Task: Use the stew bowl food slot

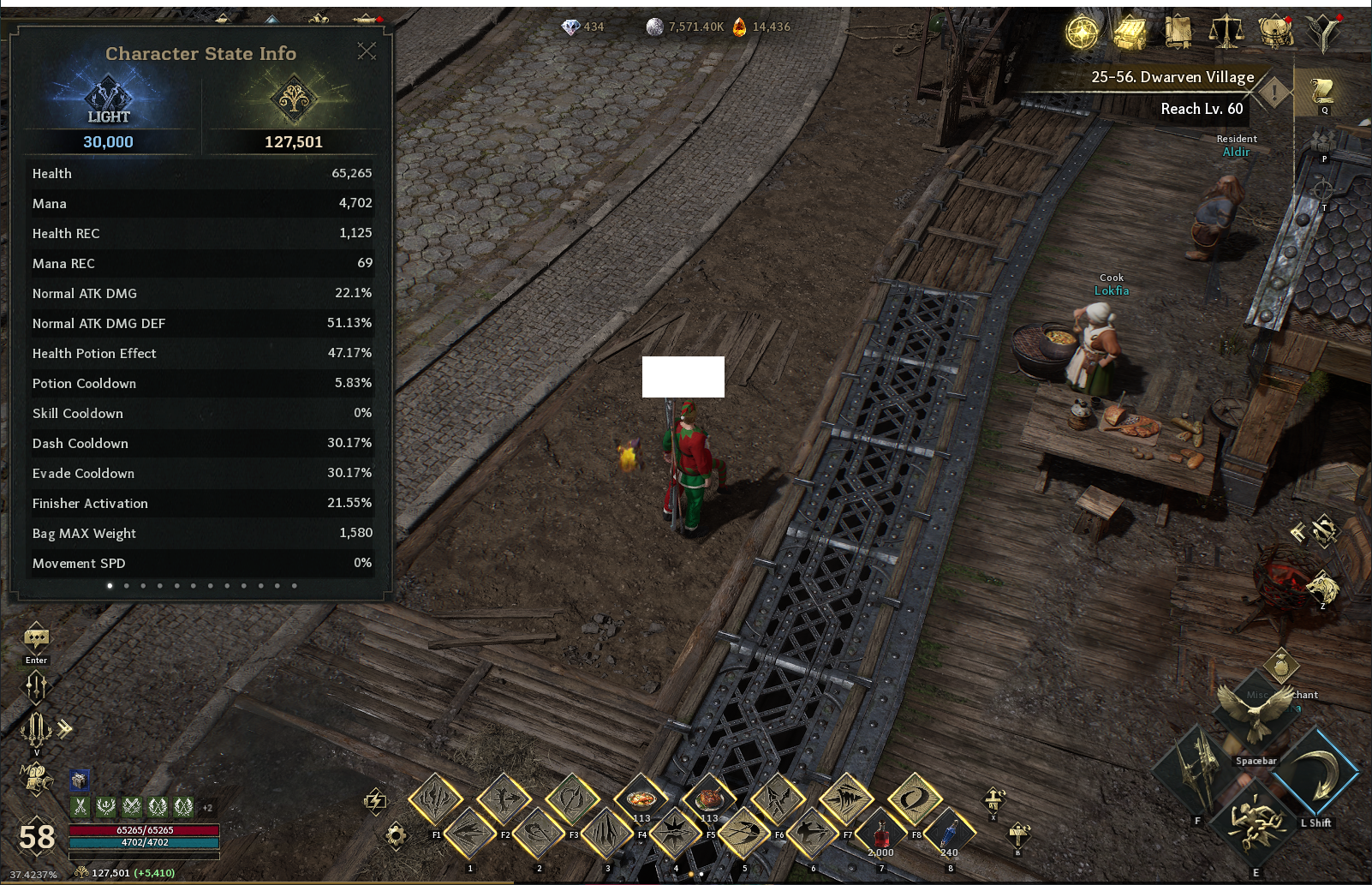Action: [641, 798]
